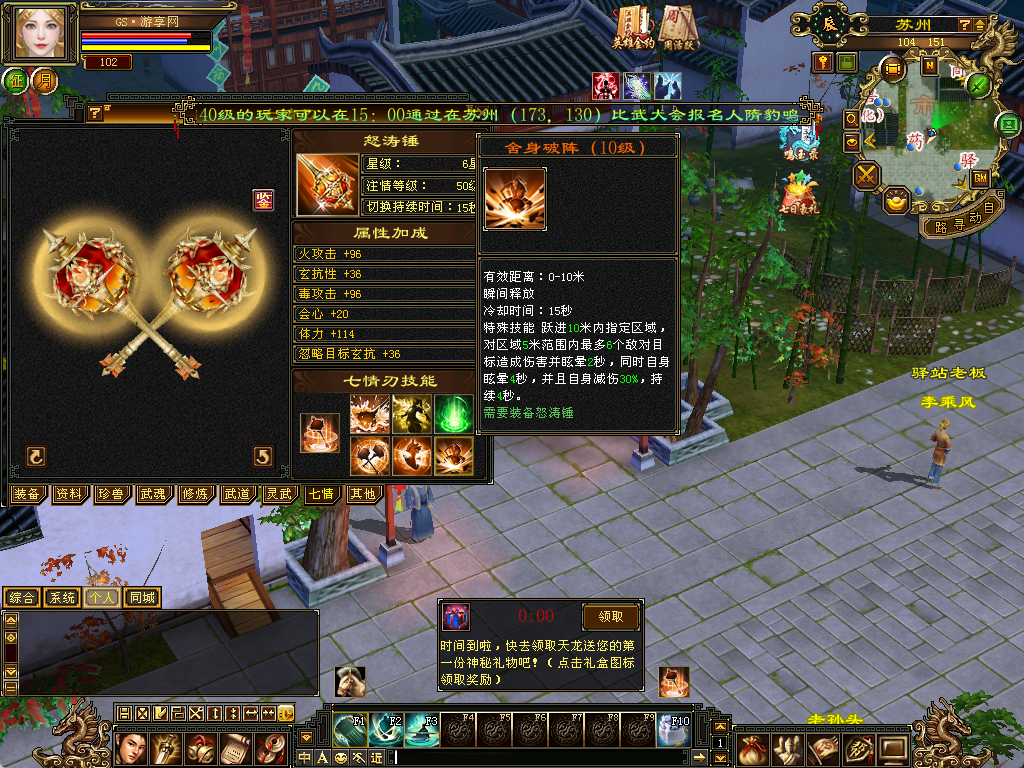Viewport: 1024px width, 768px height.
Task: Open the 七日豪礼 gift bag icon
Action: click(799, 193)
